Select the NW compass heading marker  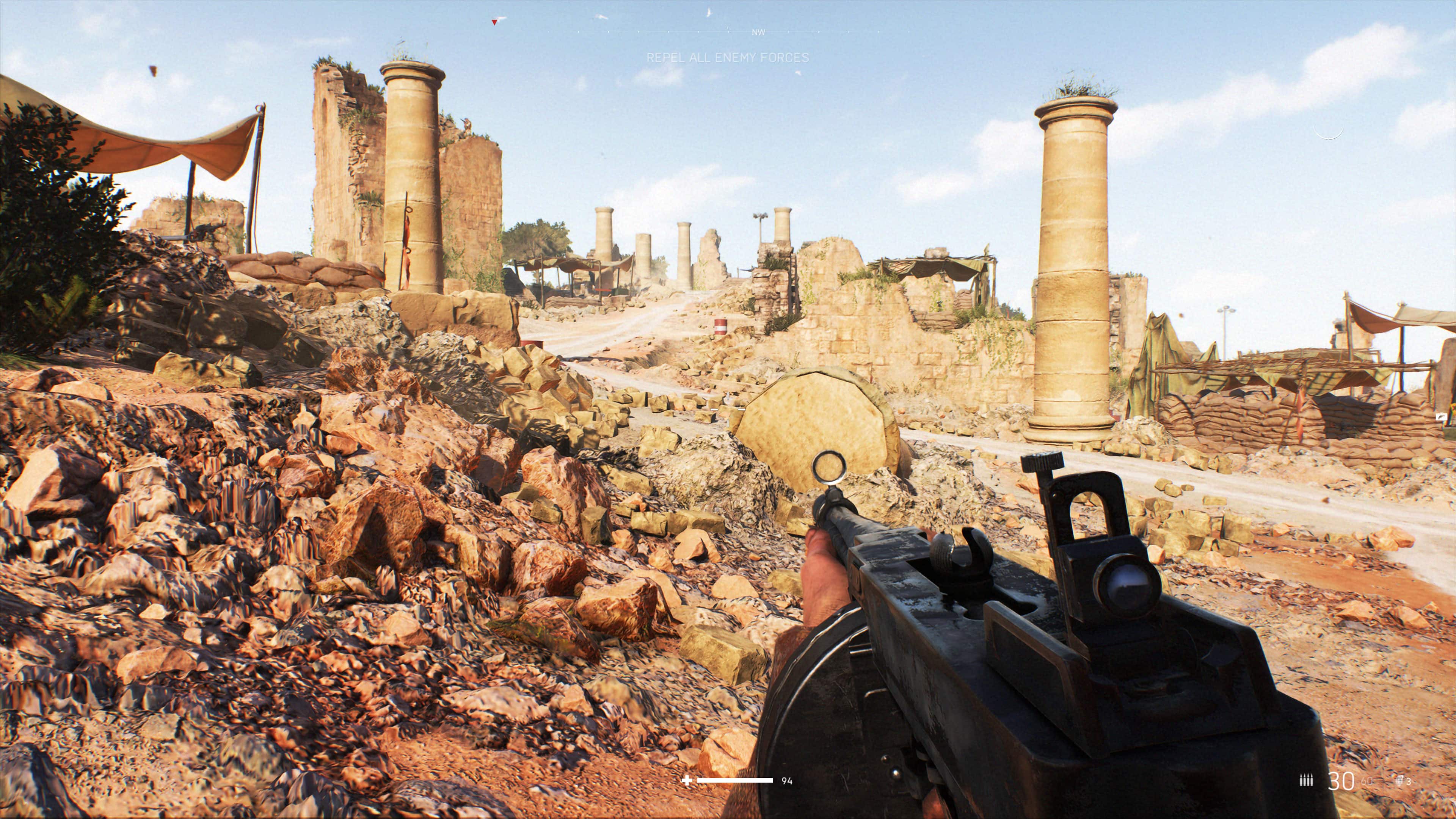(x=758, y=33)
